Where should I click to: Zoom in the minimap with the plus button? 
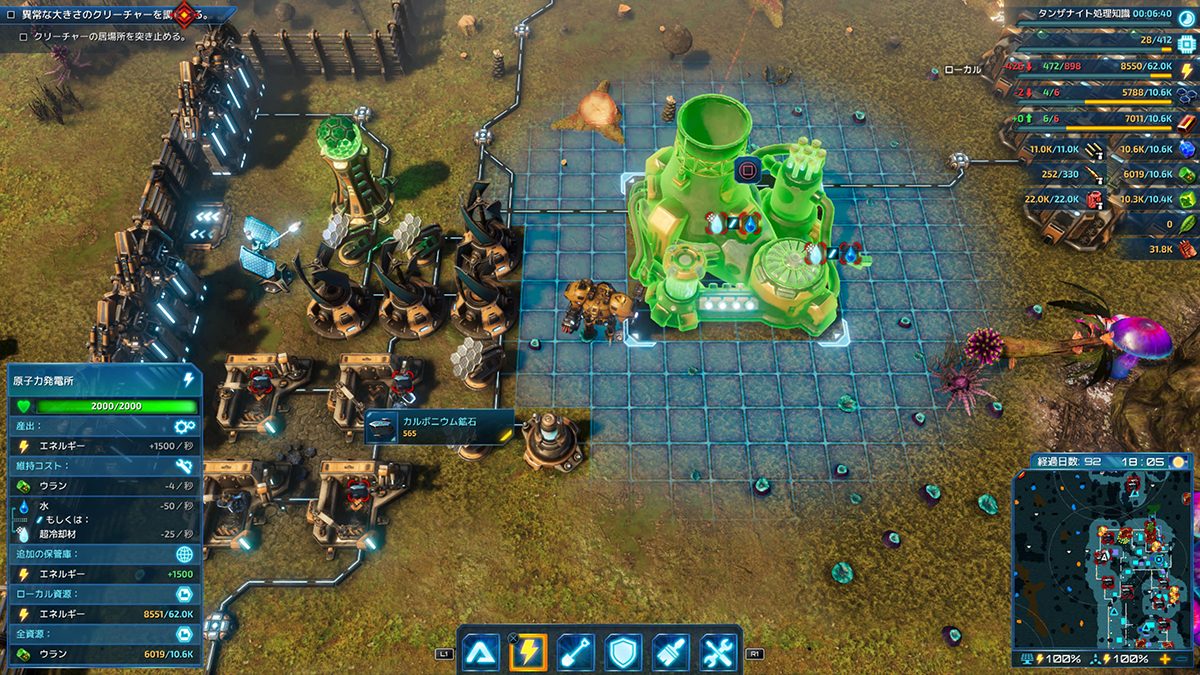1165,659
